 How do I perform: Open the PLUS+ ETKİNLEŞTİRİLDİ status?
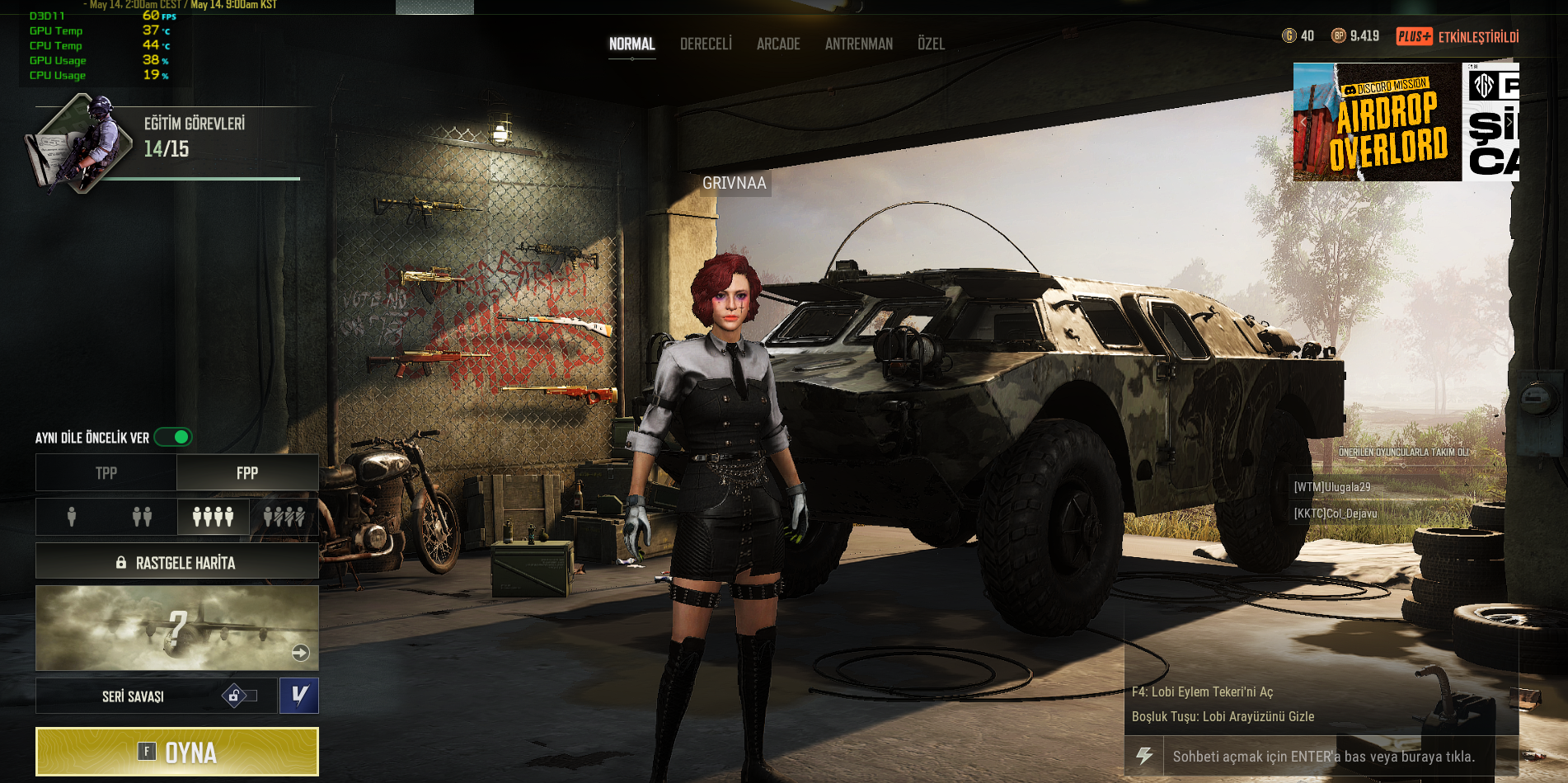click(x=1457, y=36)
